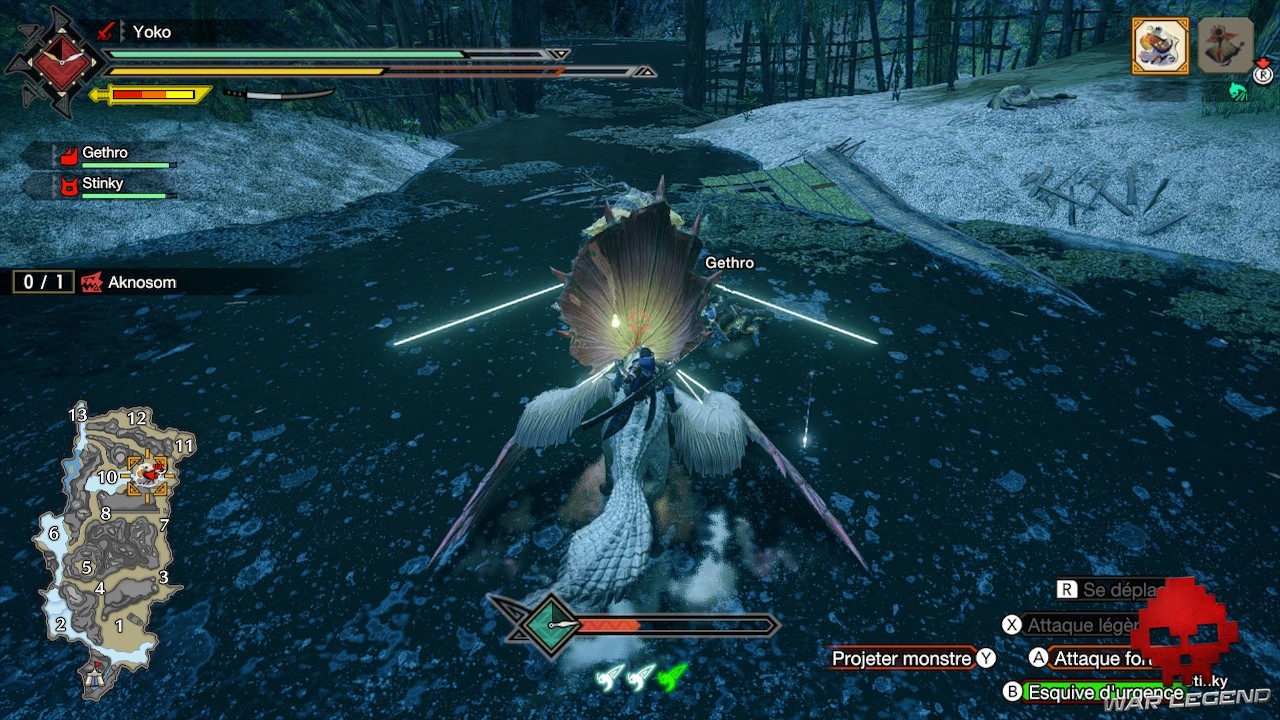Select the greyed-out anchor item slot

coord(1225,45)
